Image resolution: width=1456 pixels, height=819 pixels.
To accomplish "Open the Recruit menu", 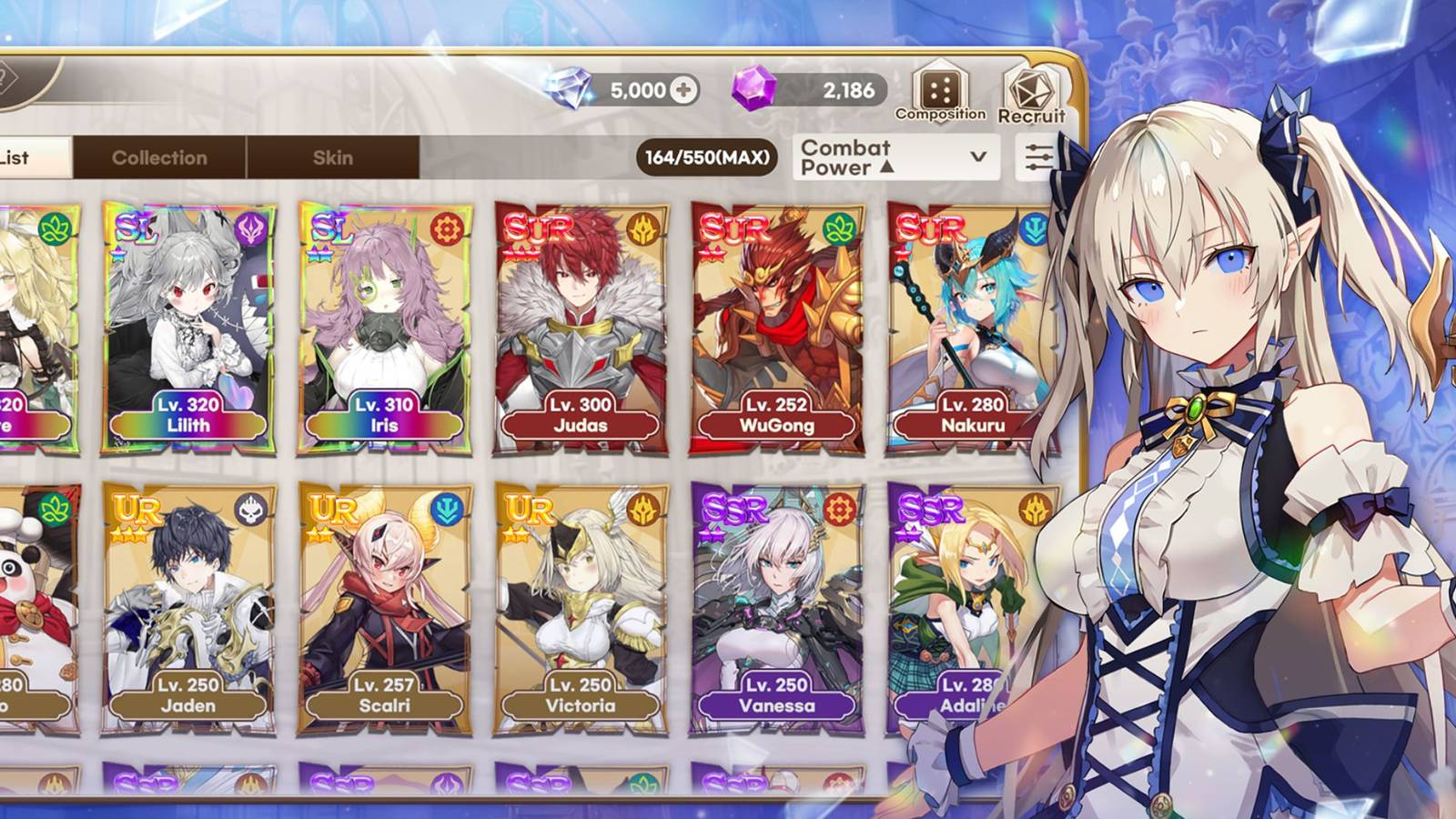I will tap(1031, 88).
